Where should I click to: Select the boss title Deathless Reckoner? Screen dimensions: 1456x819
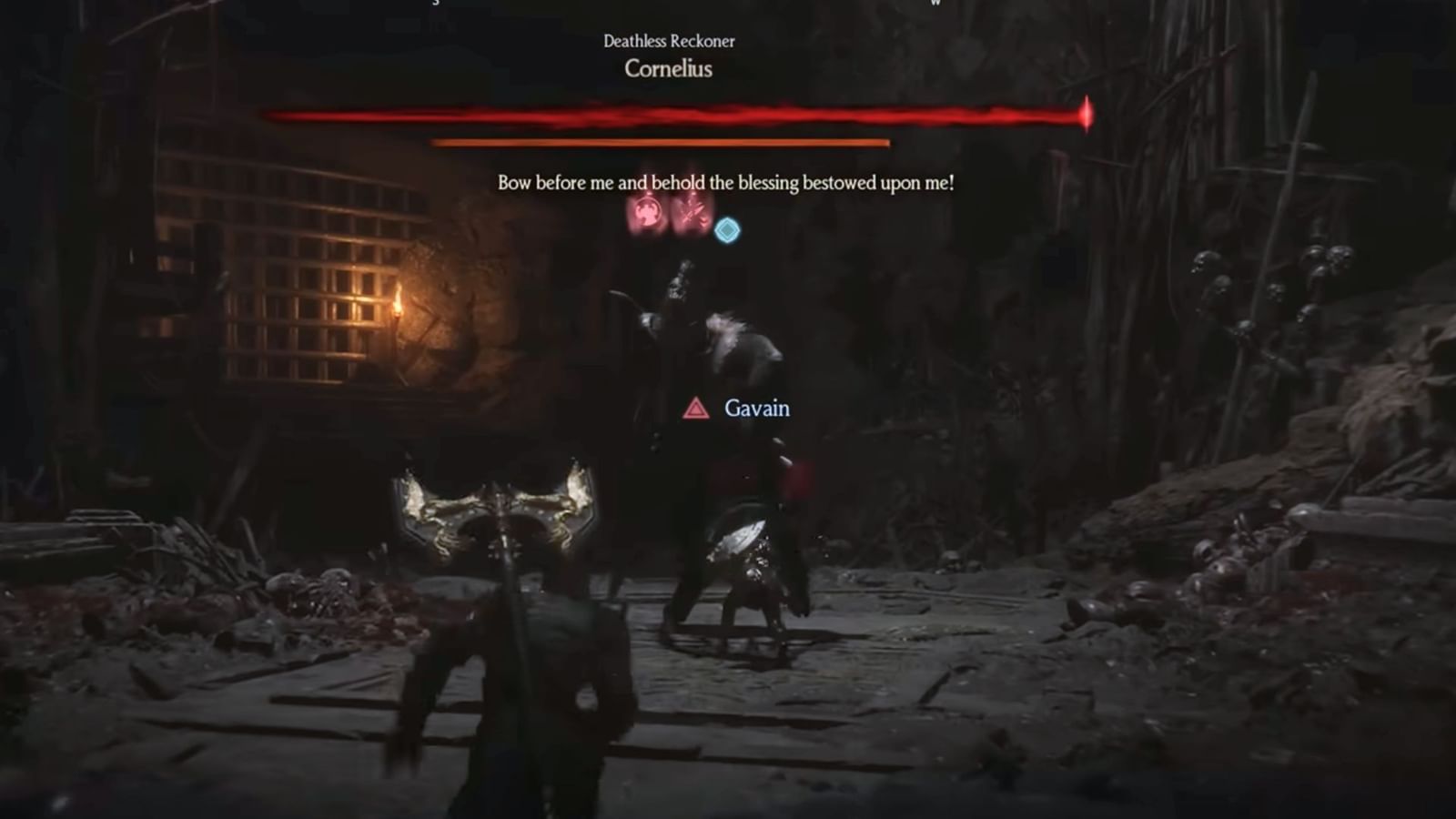click(671, 41)
